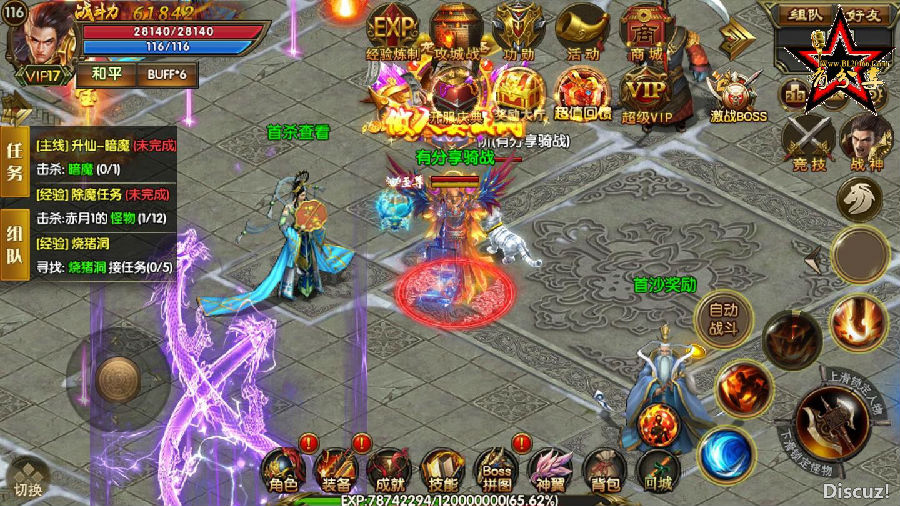Open the 角色 character menu

pyautogui.click(x=282, y=470)
